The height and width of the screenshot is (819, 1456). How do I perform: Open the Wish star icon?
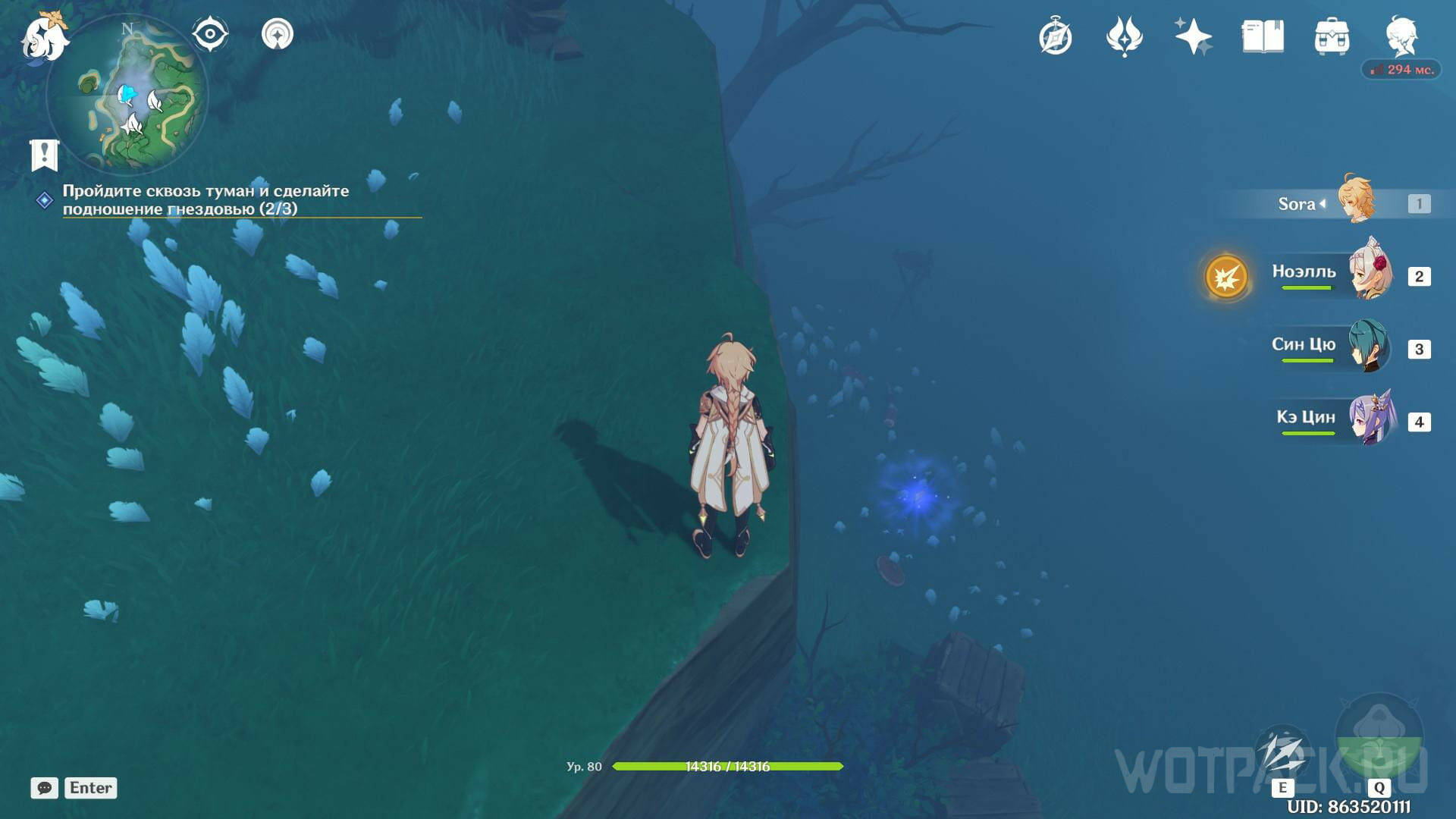[x=1193, y=37]
